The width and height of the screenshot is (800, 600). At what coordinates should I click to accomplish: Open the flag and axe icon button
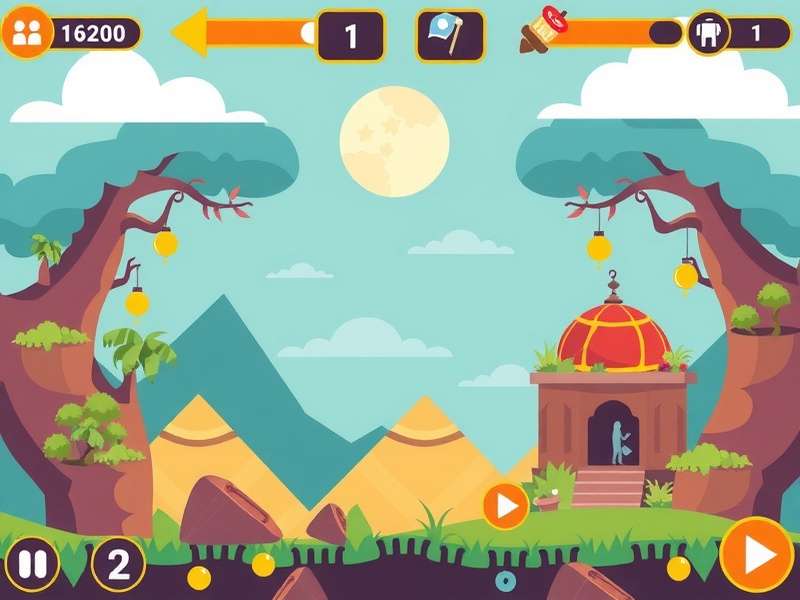450,35
